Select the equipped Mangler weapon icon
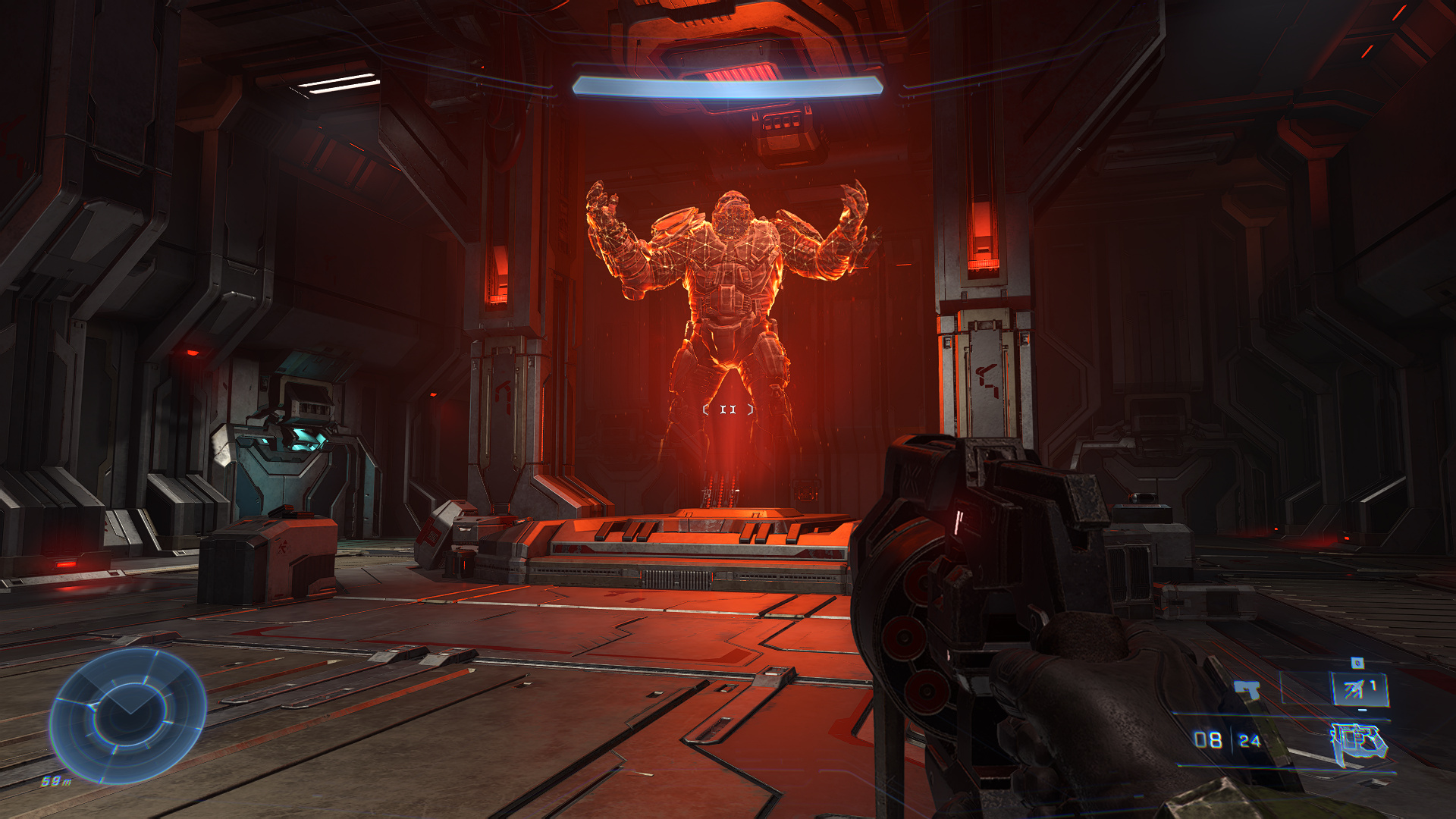 pyautogui.click(x=1360, y=743)
